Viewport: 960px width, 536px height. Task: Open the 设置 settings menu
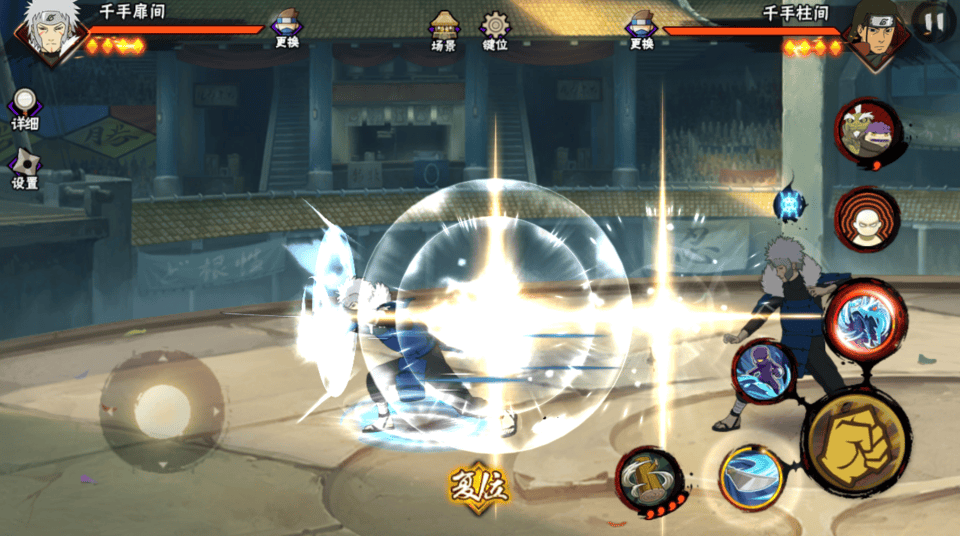(25, 168)
